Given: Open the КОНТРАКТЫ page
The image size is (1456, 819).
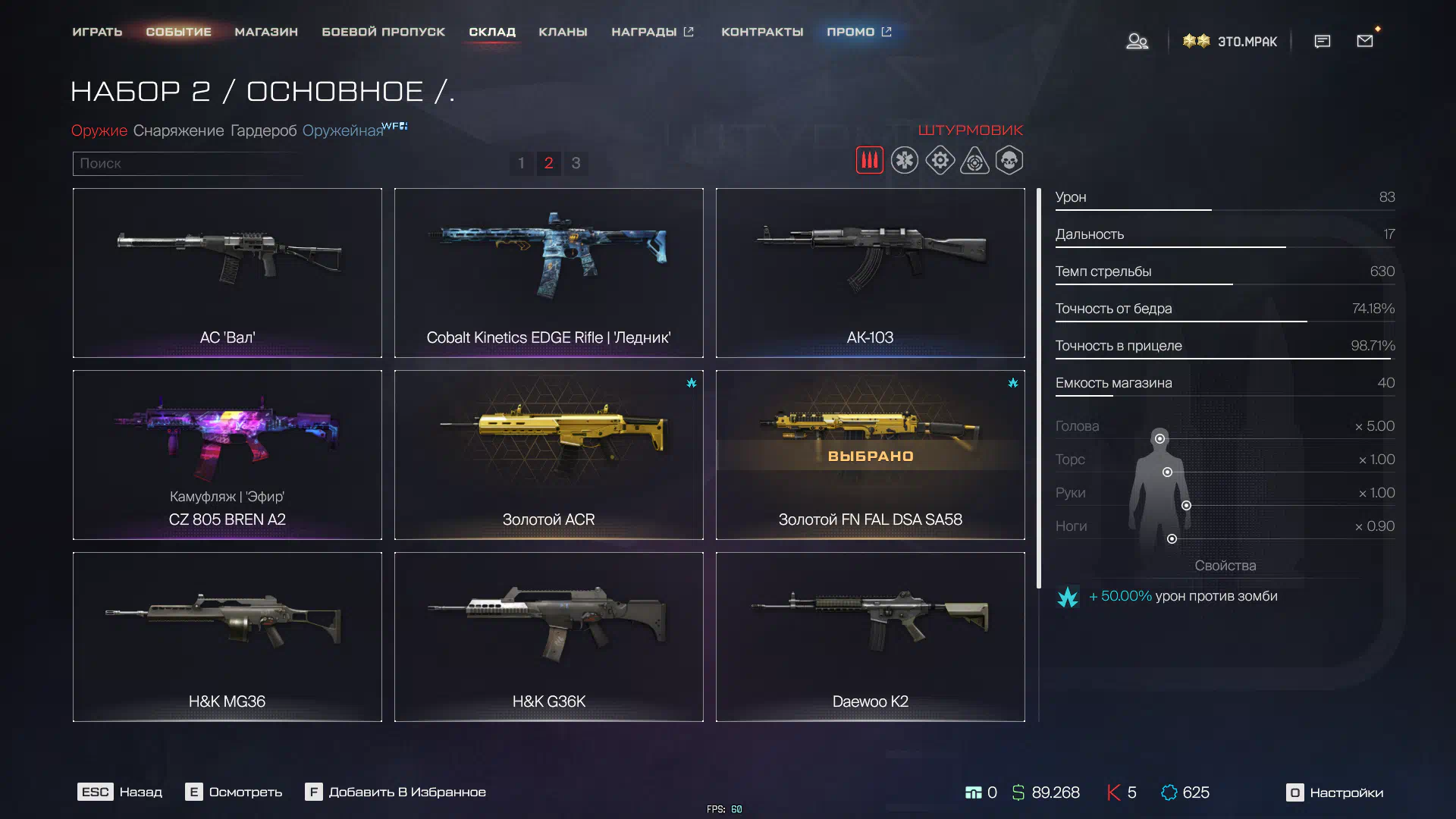Looking at the screenshot, I should (x=762, y=32).
